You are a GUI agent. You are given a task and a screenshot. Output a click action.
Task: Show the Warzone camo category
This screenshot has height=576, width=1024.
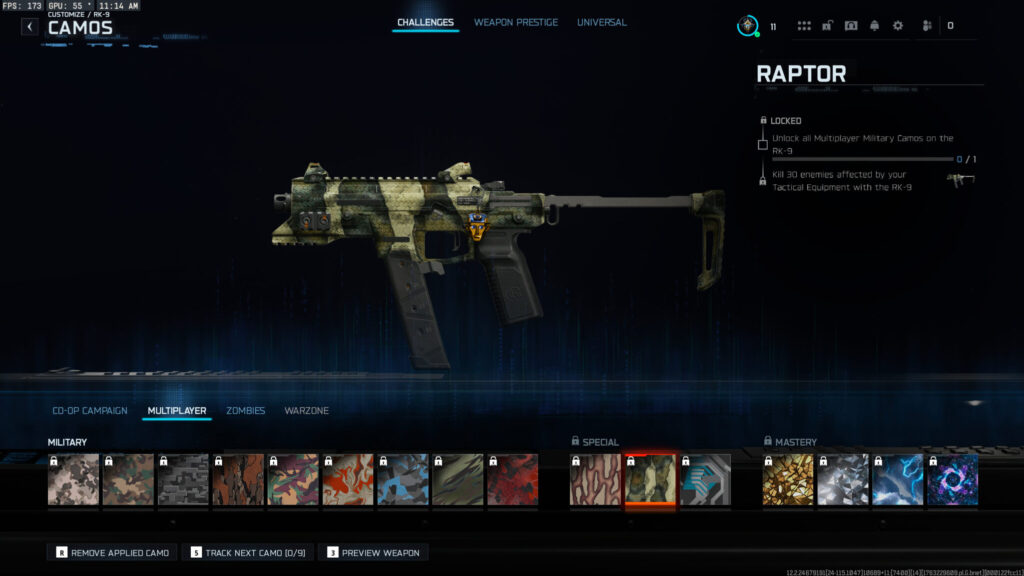point(306,411)
